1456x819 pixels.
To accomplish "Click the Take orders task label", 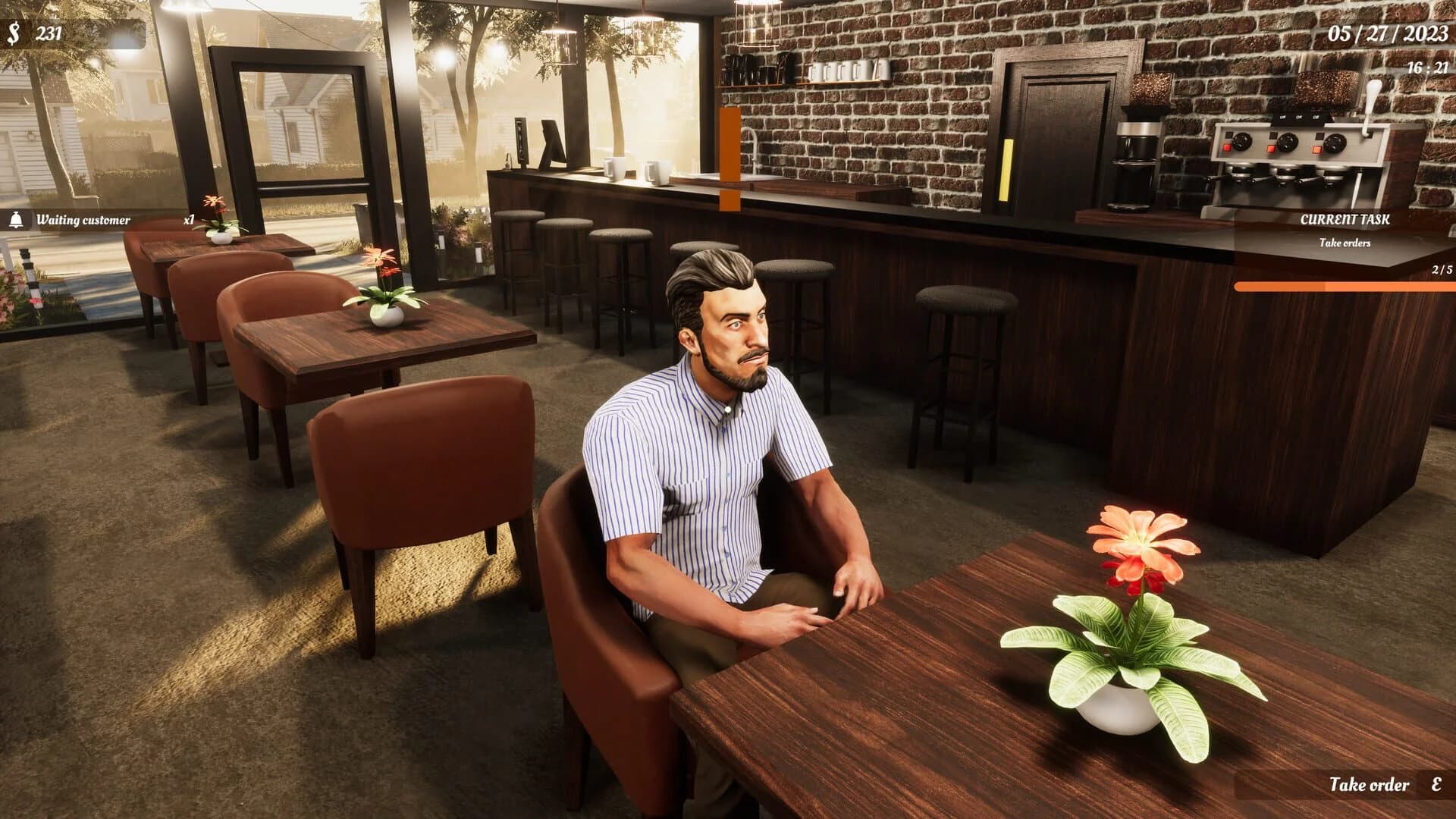I will [1347, 244].
